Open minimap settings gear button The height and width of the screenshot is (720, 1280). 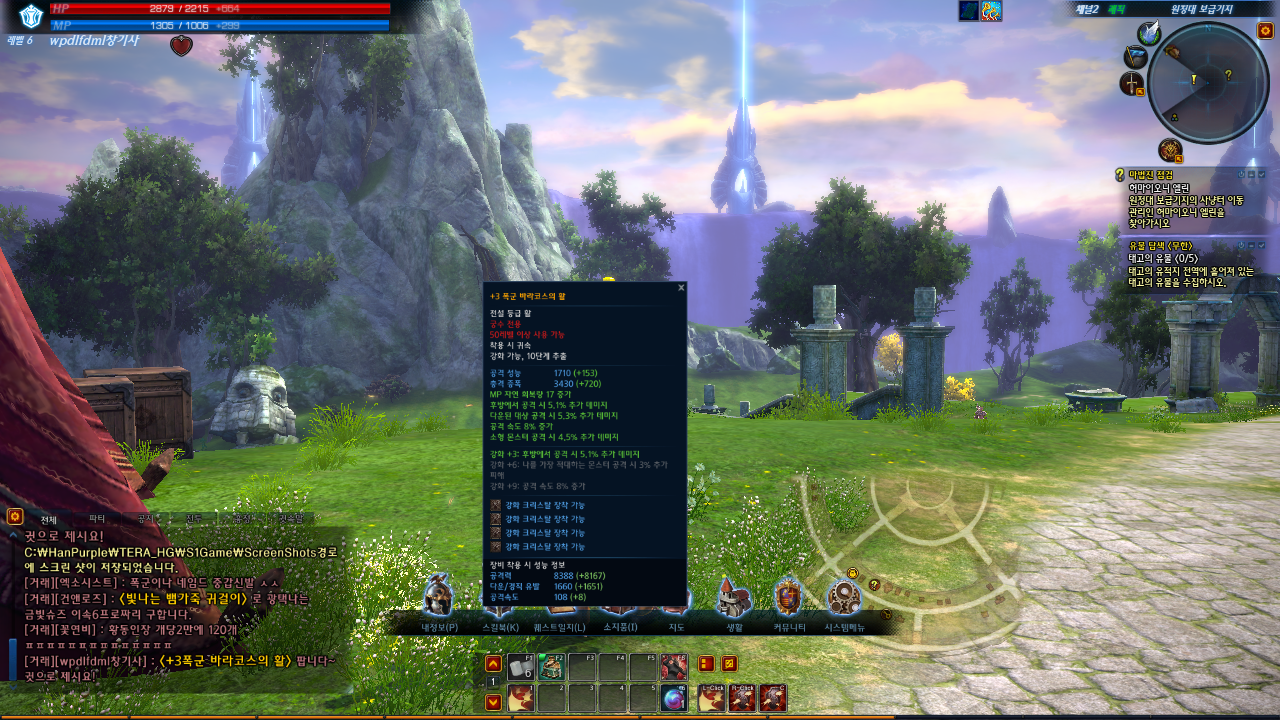(x=1265, y=31)
